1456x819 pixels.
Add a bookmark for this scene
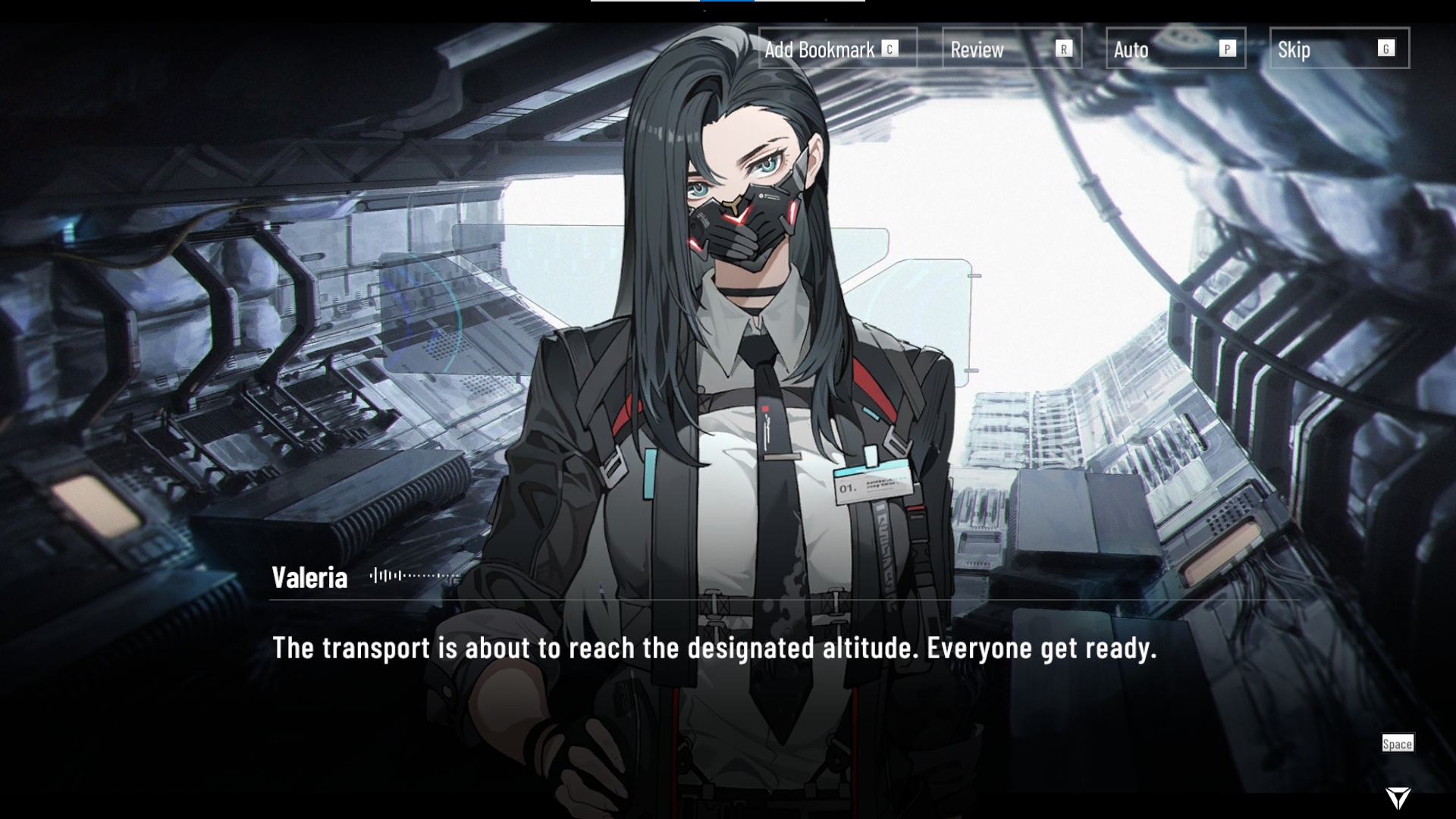(x=837, y=49)
